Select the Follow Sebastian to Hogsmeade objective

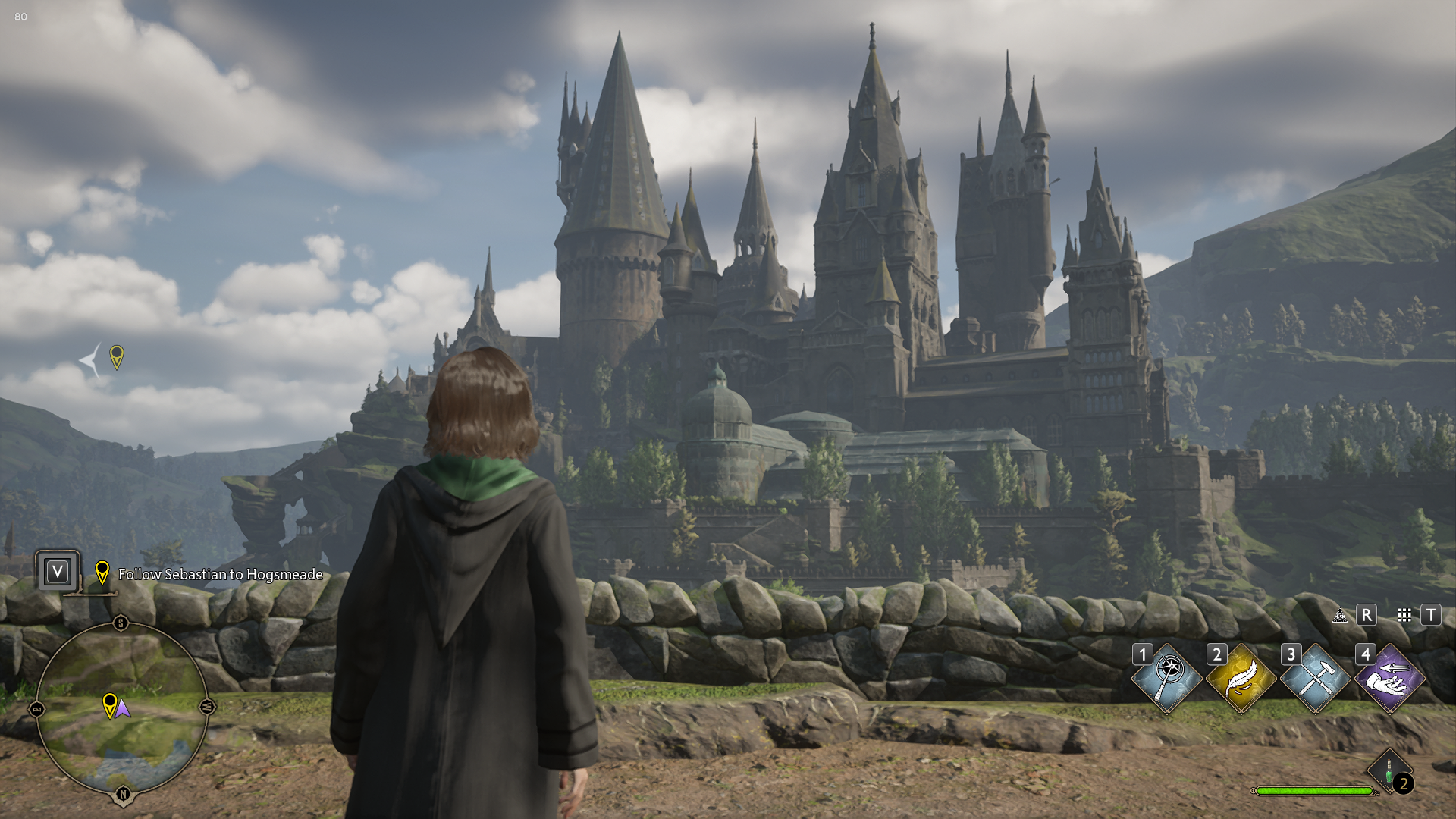pyautogui.click(x=220, y=575)
